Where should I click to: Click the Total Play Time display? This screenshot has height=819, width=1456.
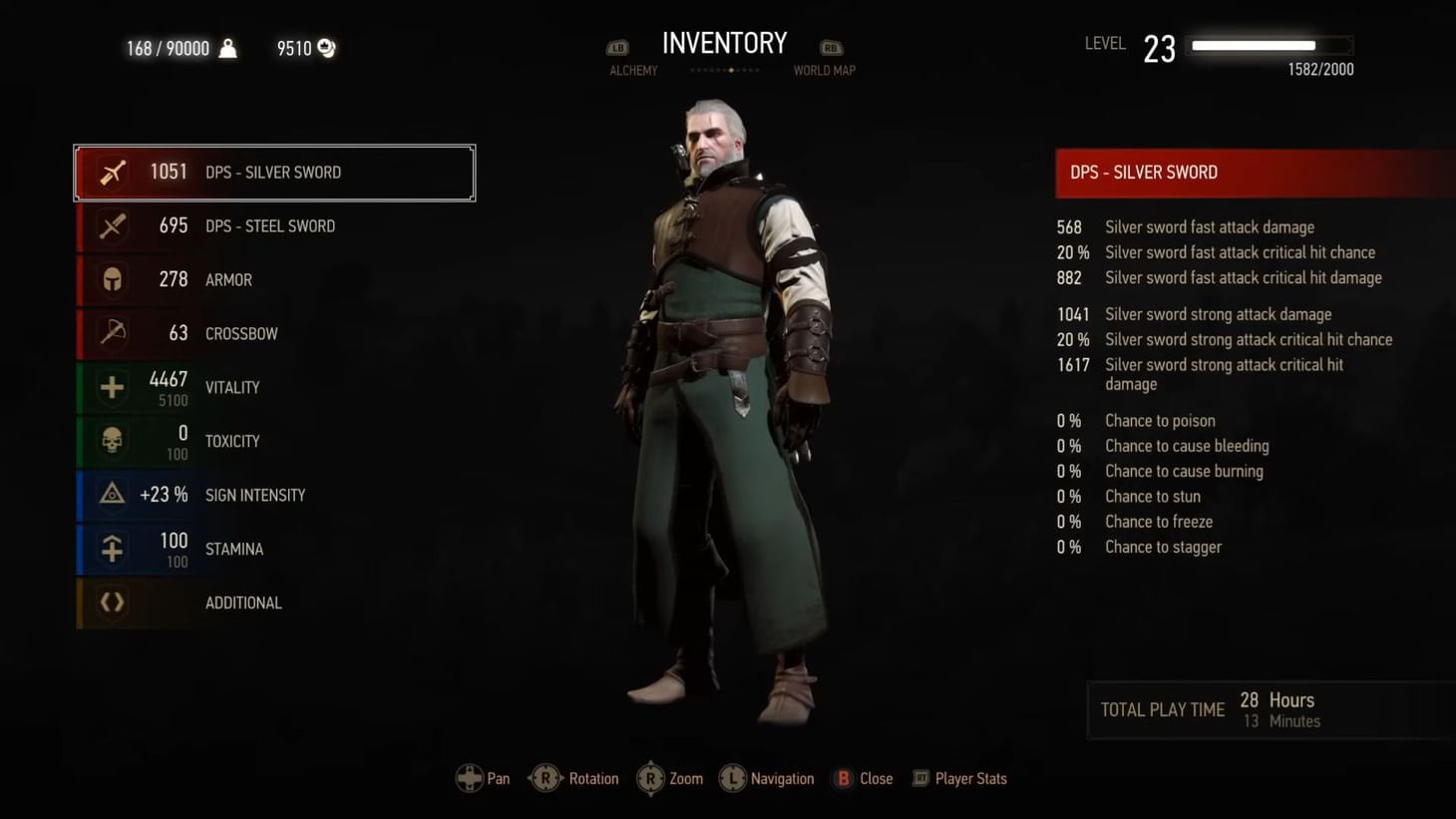coord(1210,709)
